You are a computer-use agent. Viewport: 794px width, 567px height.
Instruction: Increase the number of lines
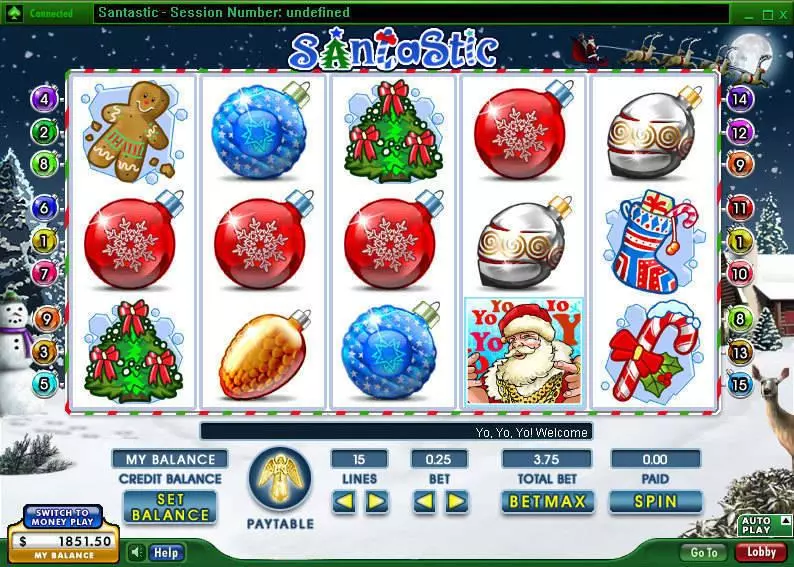coord(376,501)
